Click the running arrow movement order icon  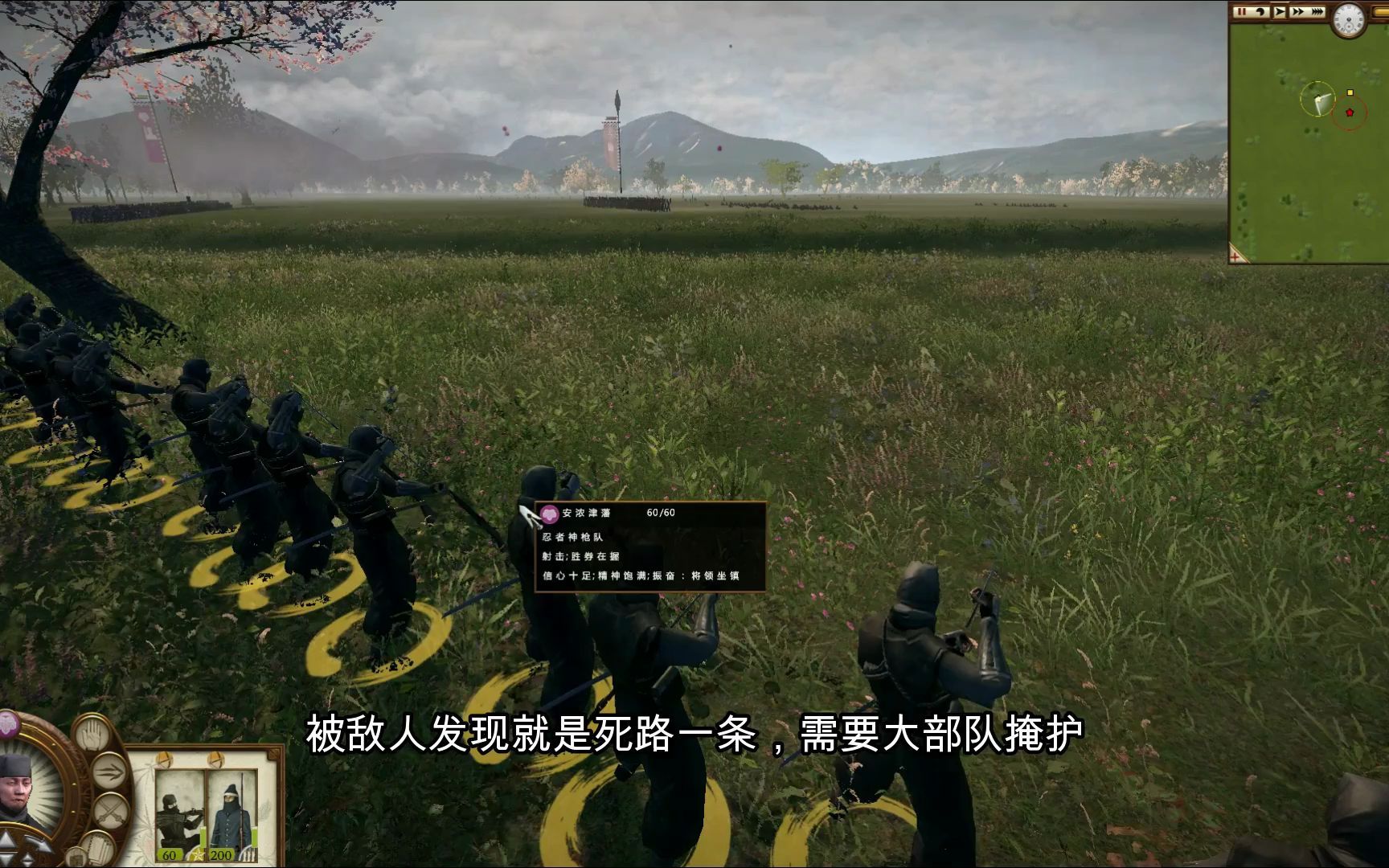tap(108, 772)
